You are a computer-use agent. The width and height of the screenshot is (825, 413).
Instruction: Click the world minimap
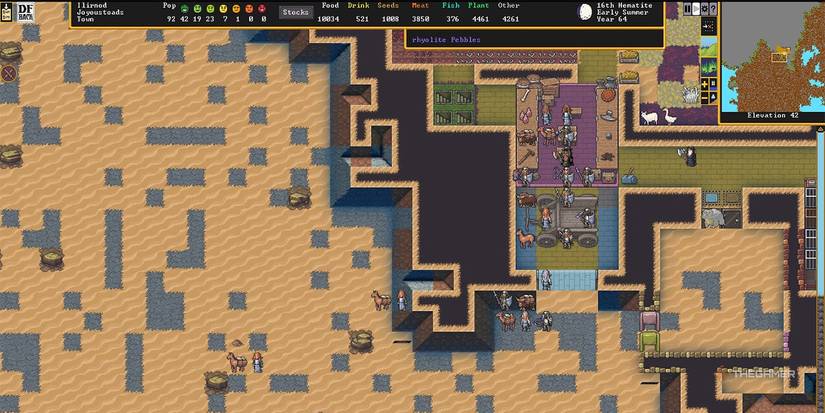point(771,55)
